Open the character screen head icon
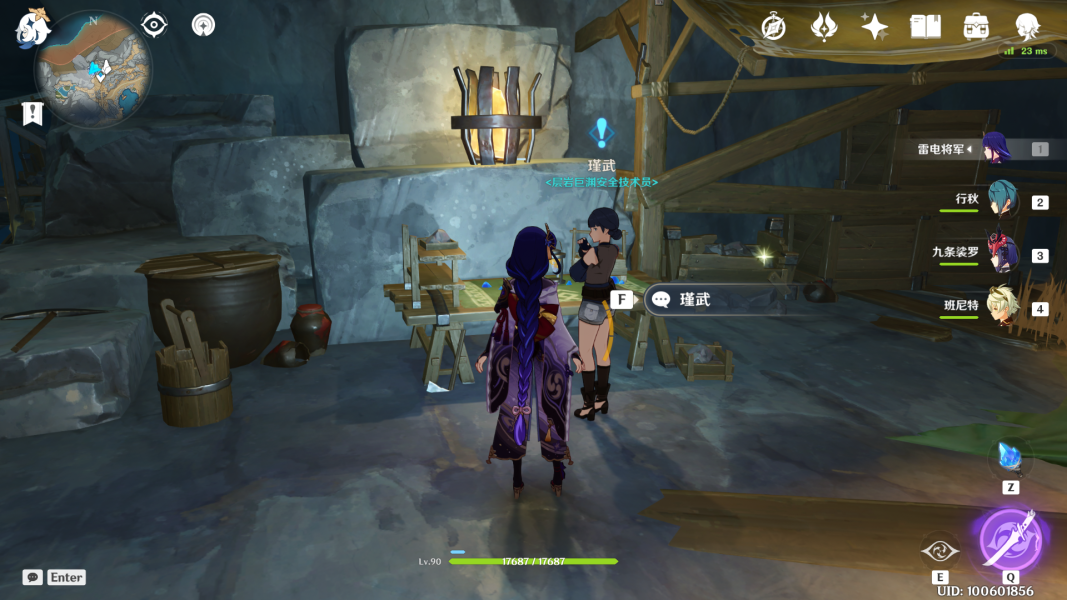 click(1027, 27)
